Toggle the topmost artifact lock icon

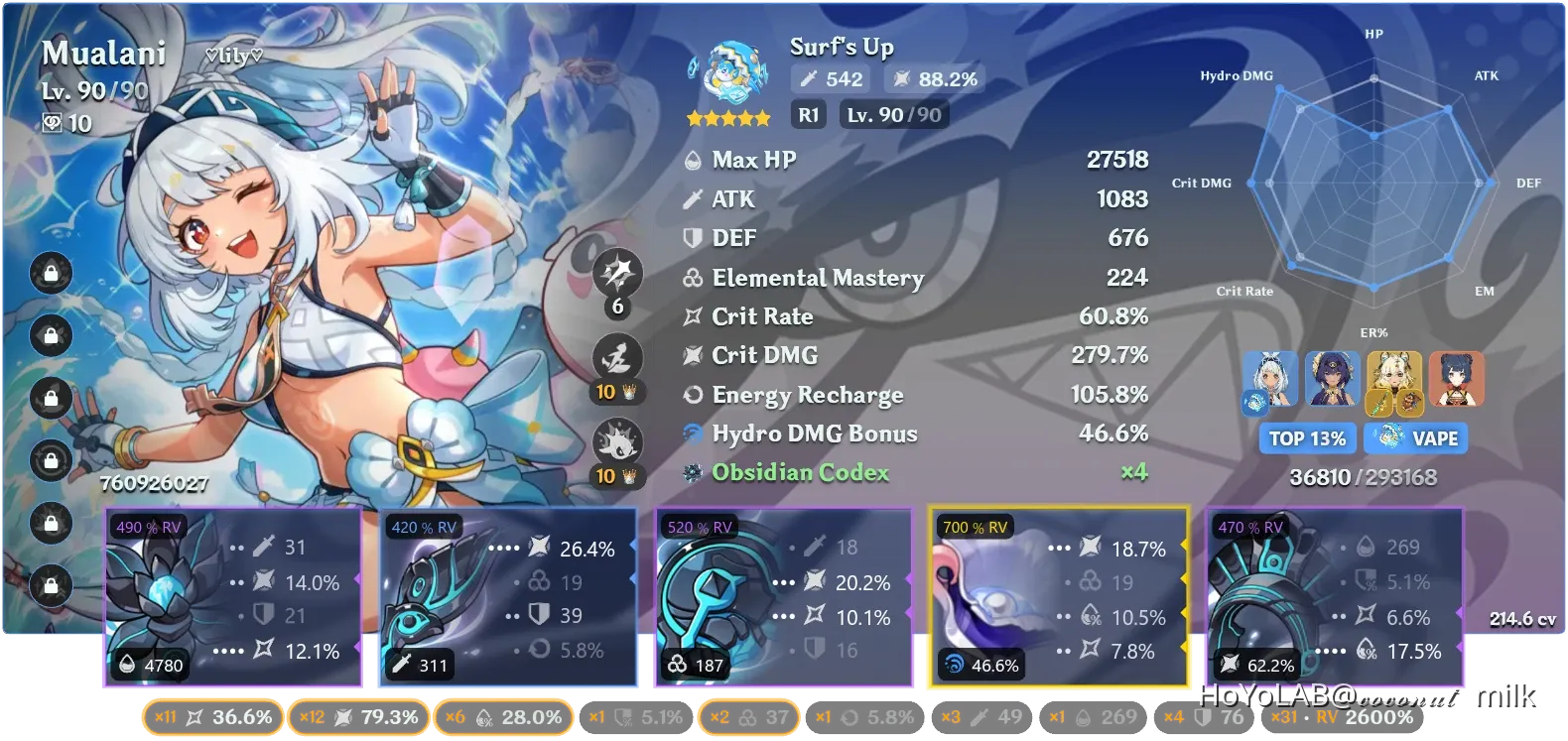point(50,274)
